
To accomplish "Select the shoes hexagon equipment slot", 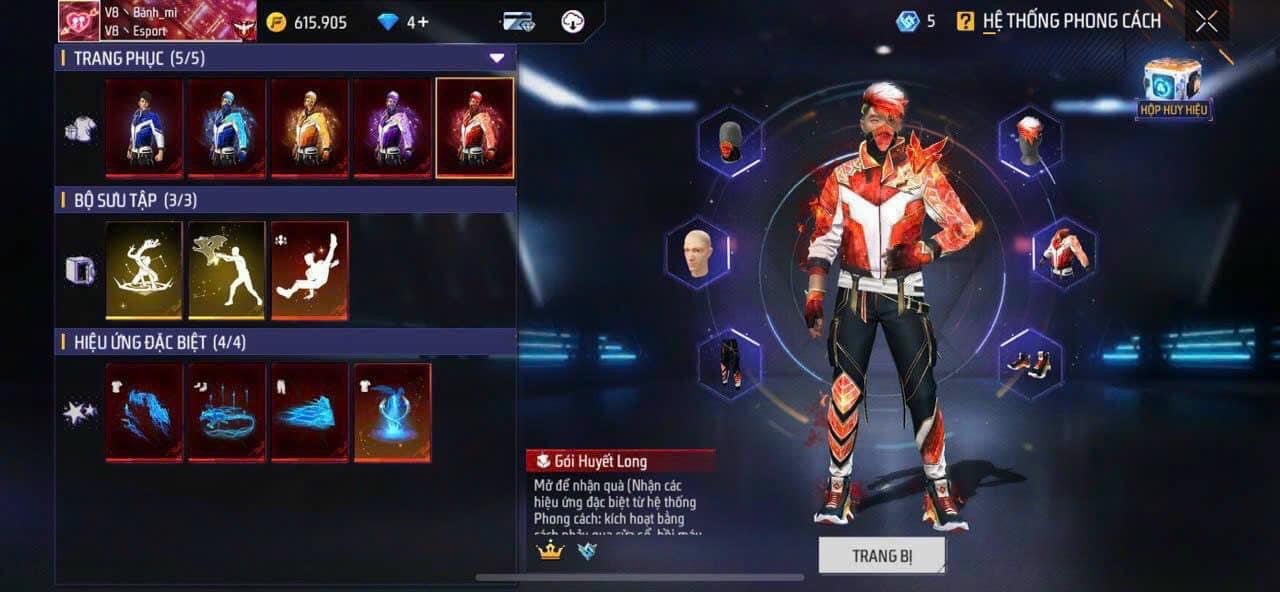I will pyautogui.click(x=1030, y=363).
